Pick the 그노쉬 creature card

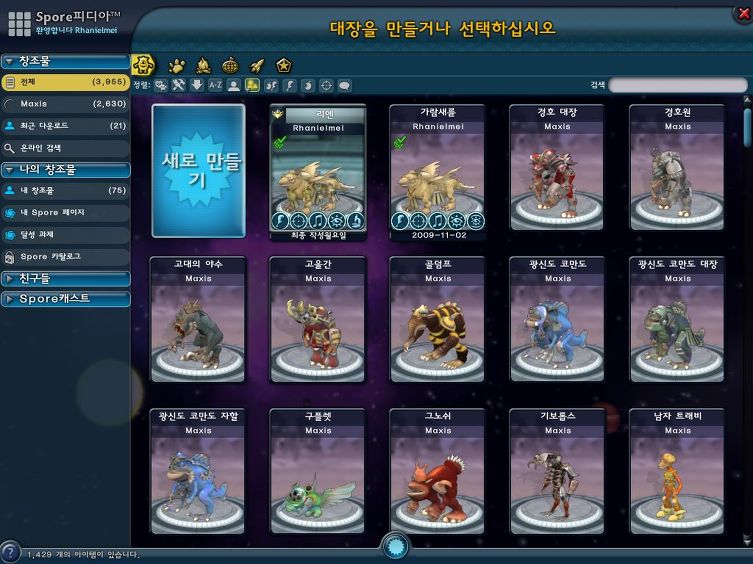point(437,470)
